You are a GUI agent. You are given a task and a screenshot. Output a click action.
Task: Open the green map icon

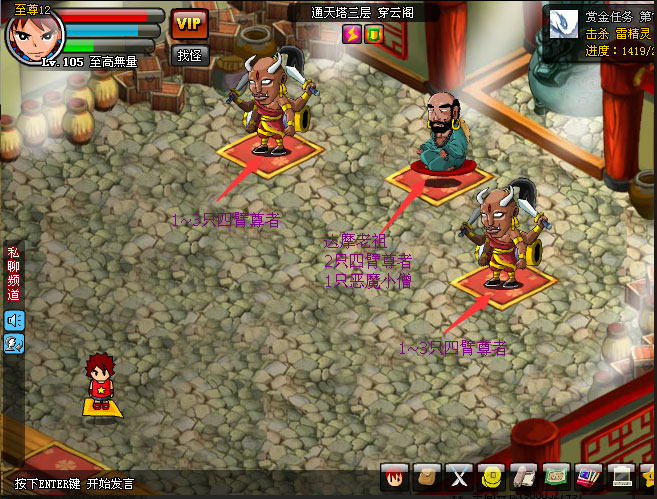[x=555, y=477]
